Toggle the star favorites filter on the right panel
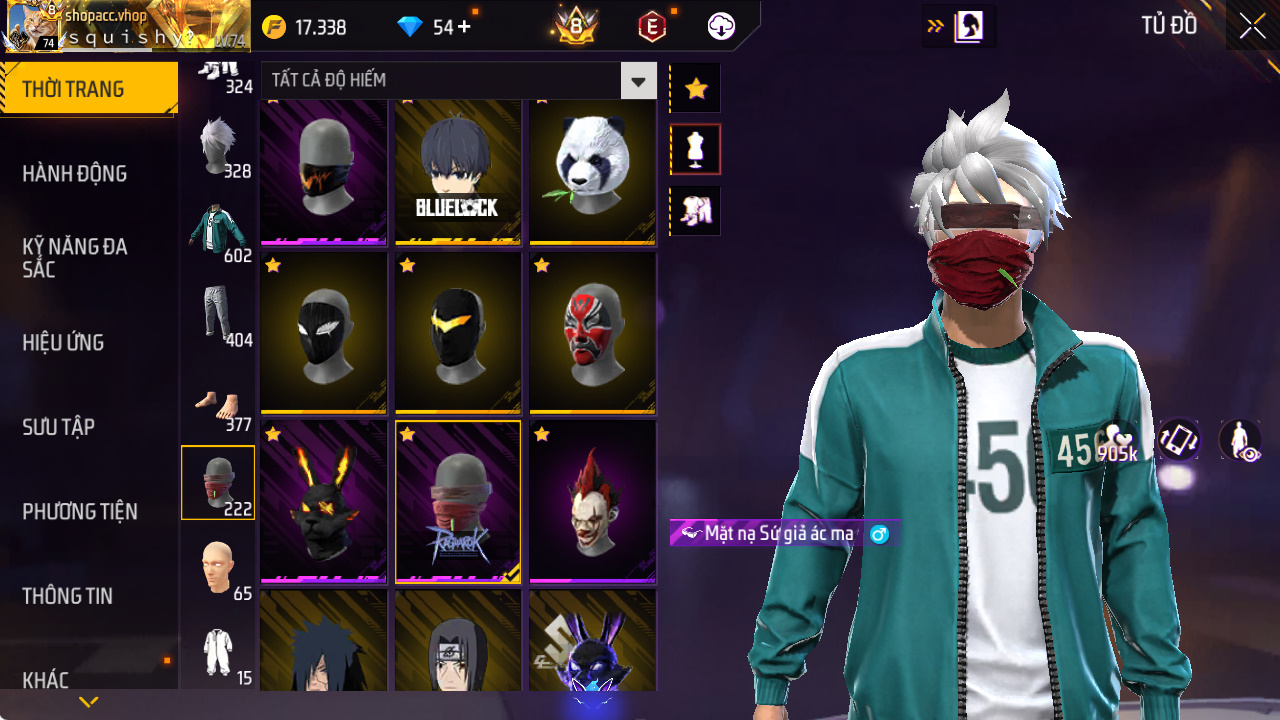The height and width of the screenshot is (720, 1280). [695, 88]
